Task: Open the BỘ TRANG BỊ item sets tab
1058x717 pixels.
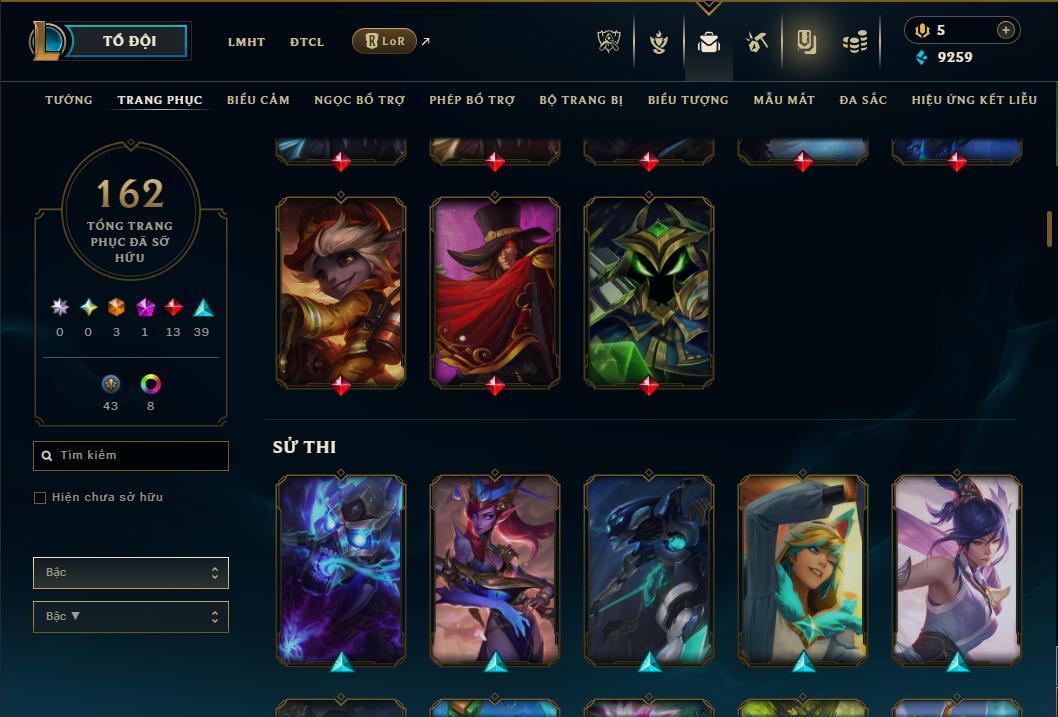Action: coord(581,100)
